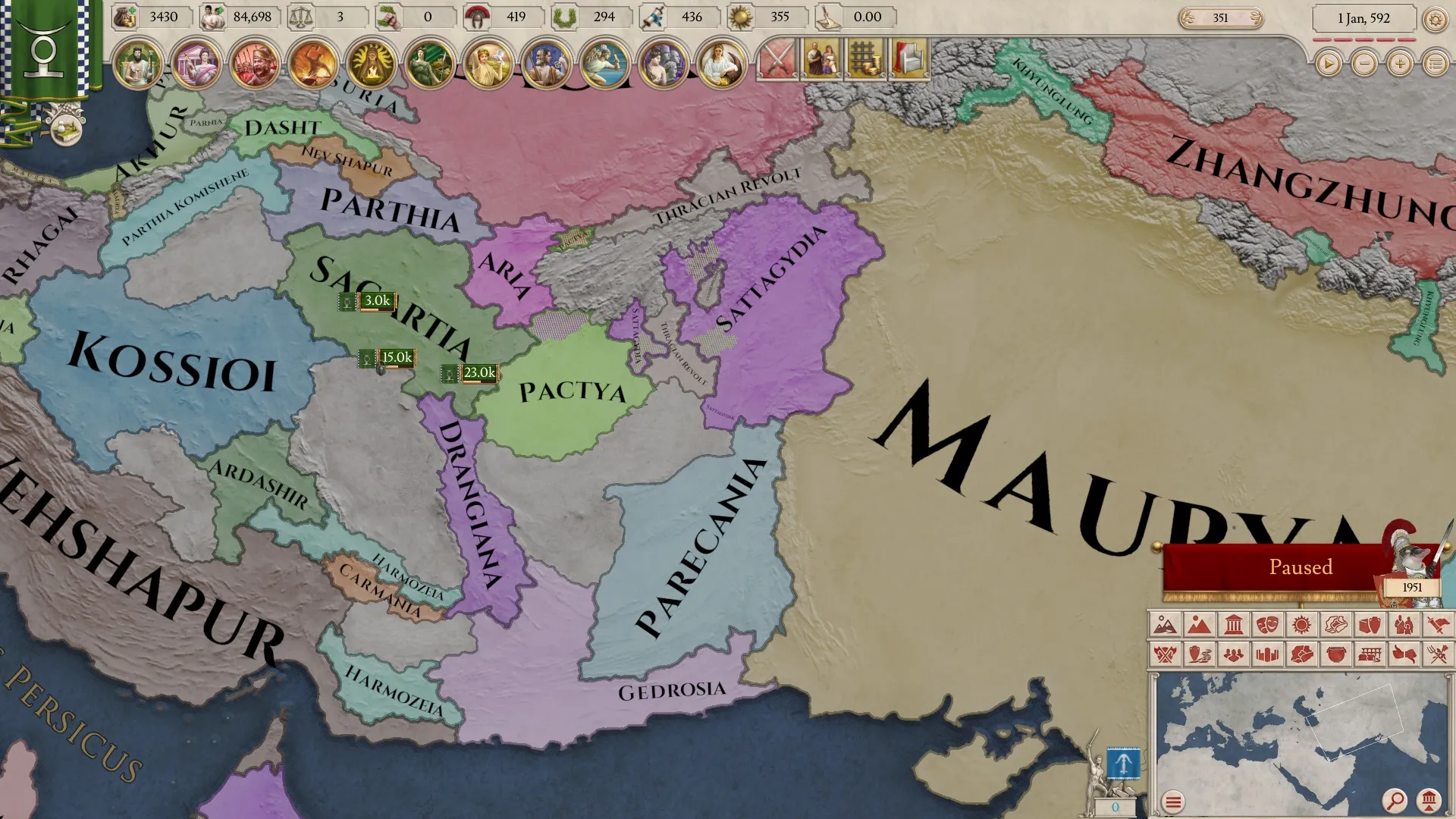Click the minimap to move the camera
This screenshot has height=819, width=1456.
(x=1289, y=728)
